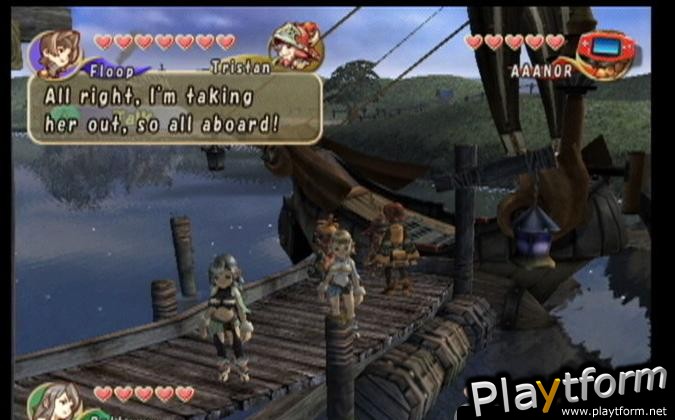Select the green-hooded player portrait

pyautogui.click(x=50, y=402)
